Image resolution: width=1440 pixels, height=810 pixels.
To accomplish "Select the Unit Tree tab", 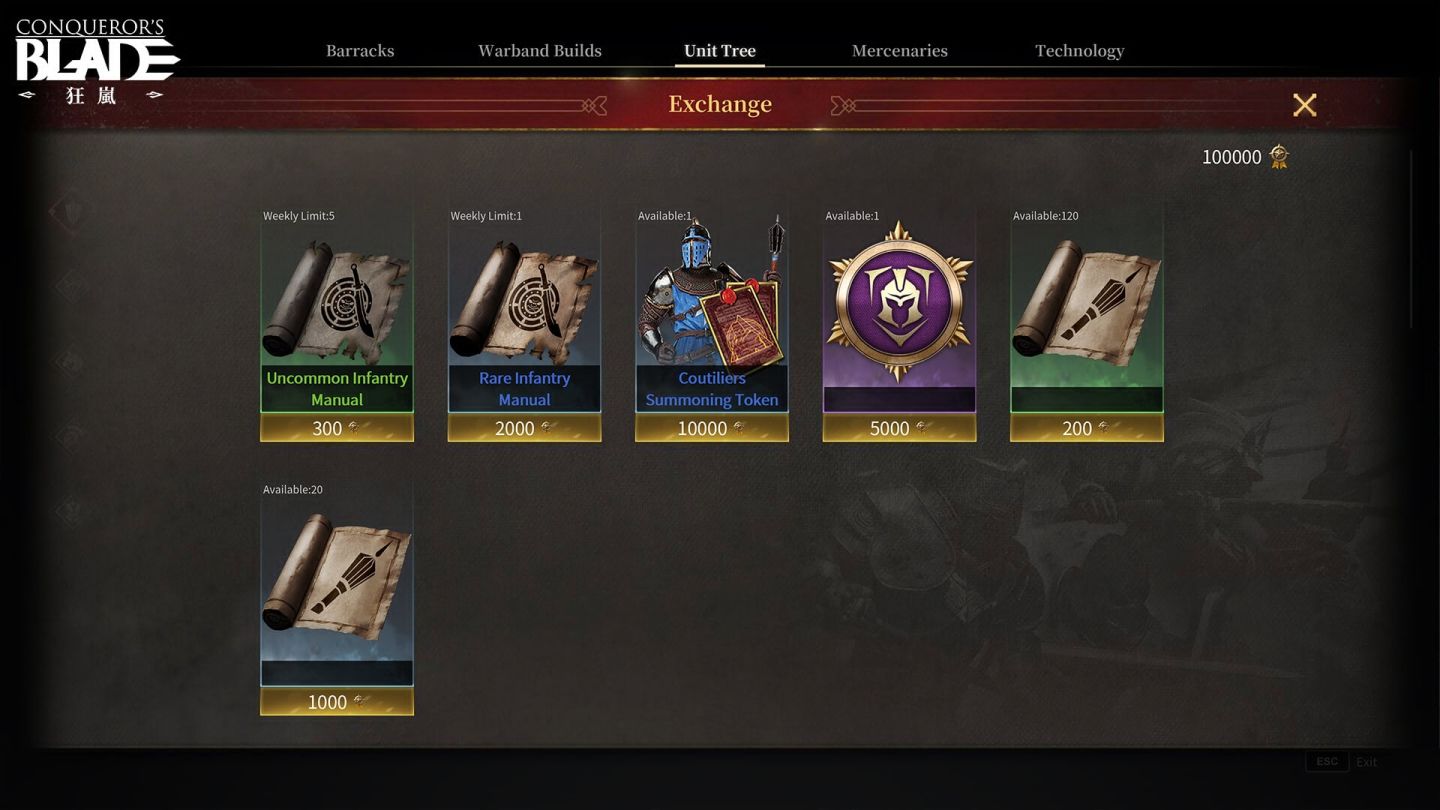I will point(720,51).
